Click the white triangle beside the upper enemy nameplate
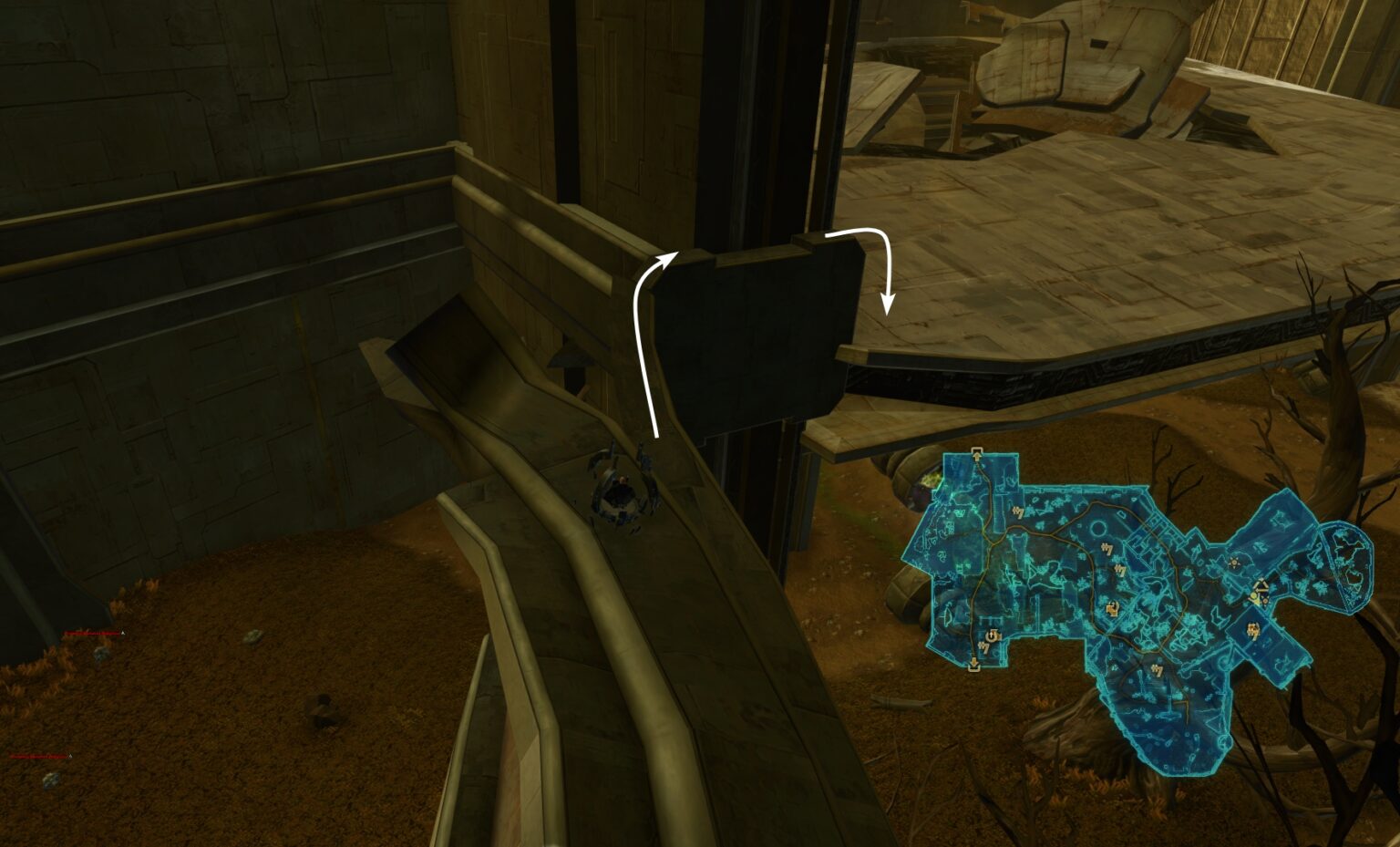Viewport: 1400px width, 847px height. coord(122,633)
